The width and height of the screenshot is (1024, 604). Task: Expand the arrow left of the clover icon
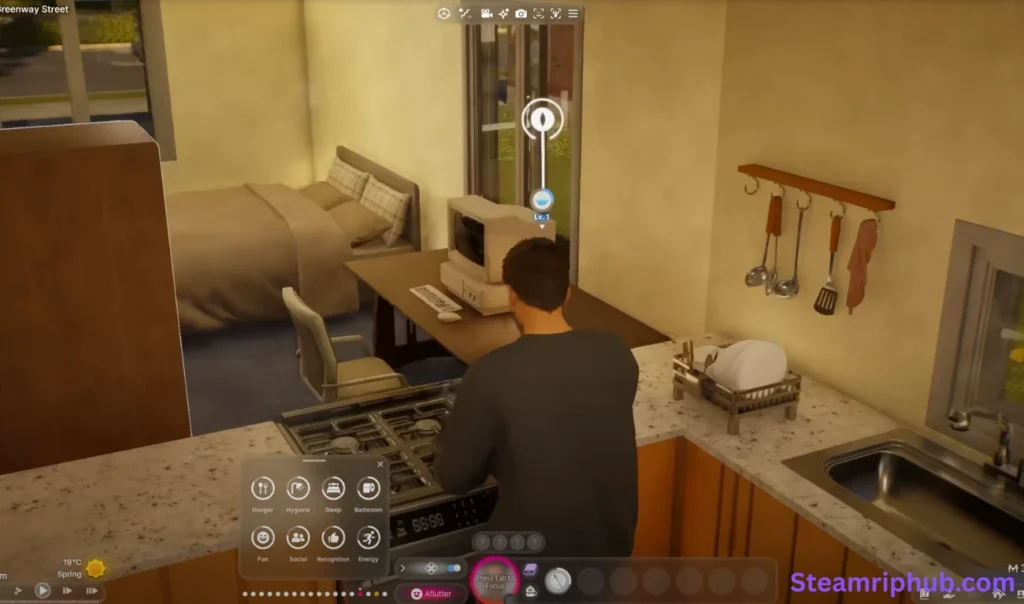[403, 568]
